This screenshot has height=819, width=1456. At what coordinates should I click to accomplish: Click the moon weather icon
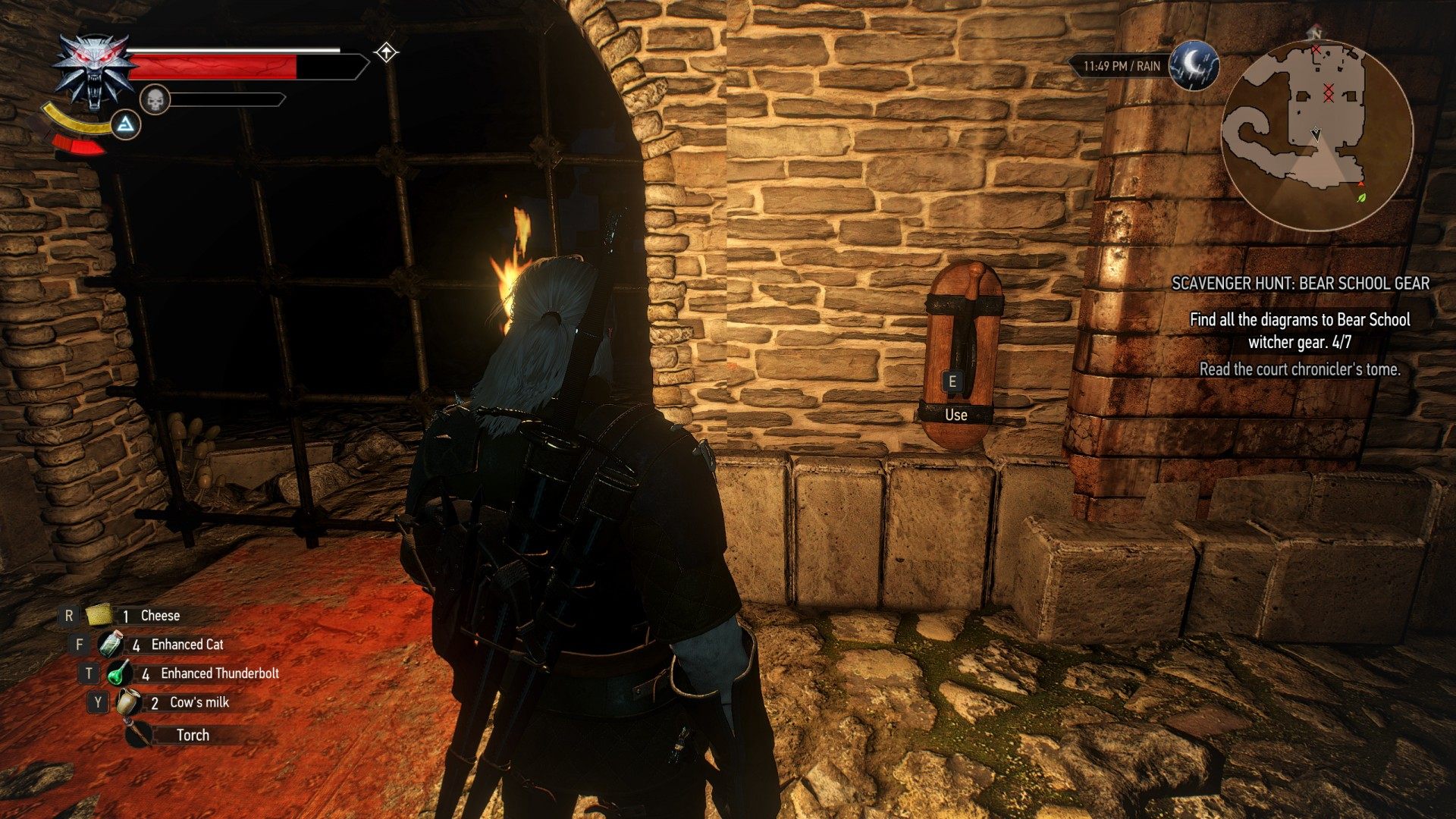tap(1194, 65)
